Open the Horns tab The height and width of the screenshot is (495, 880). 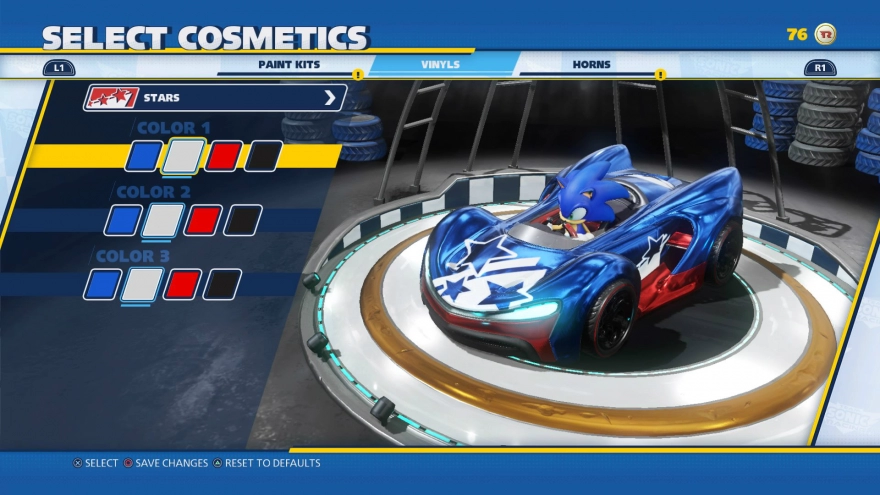[x=591, y=65]
